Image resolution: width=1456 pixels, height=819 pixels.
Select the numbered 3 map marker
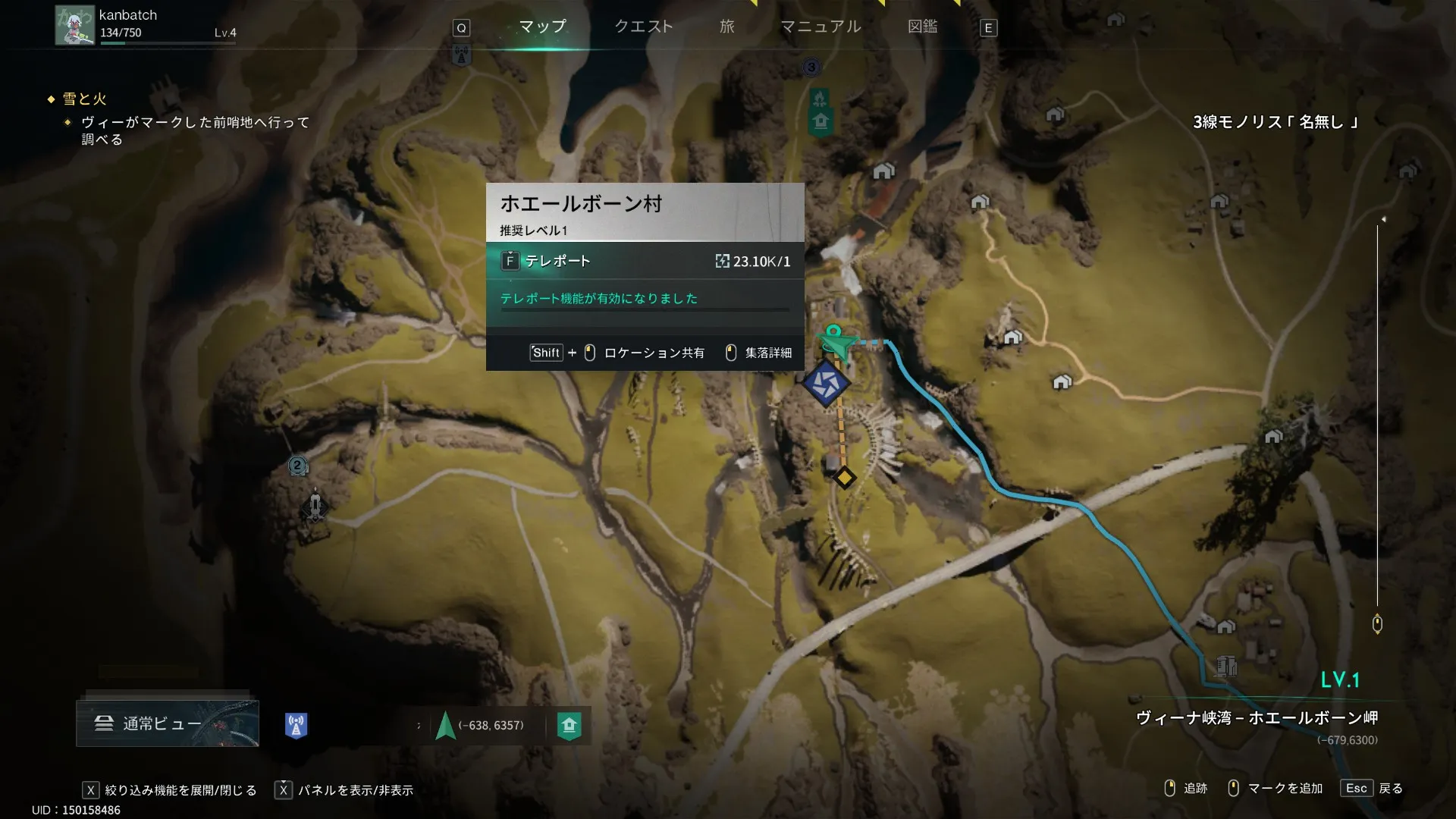811,67
